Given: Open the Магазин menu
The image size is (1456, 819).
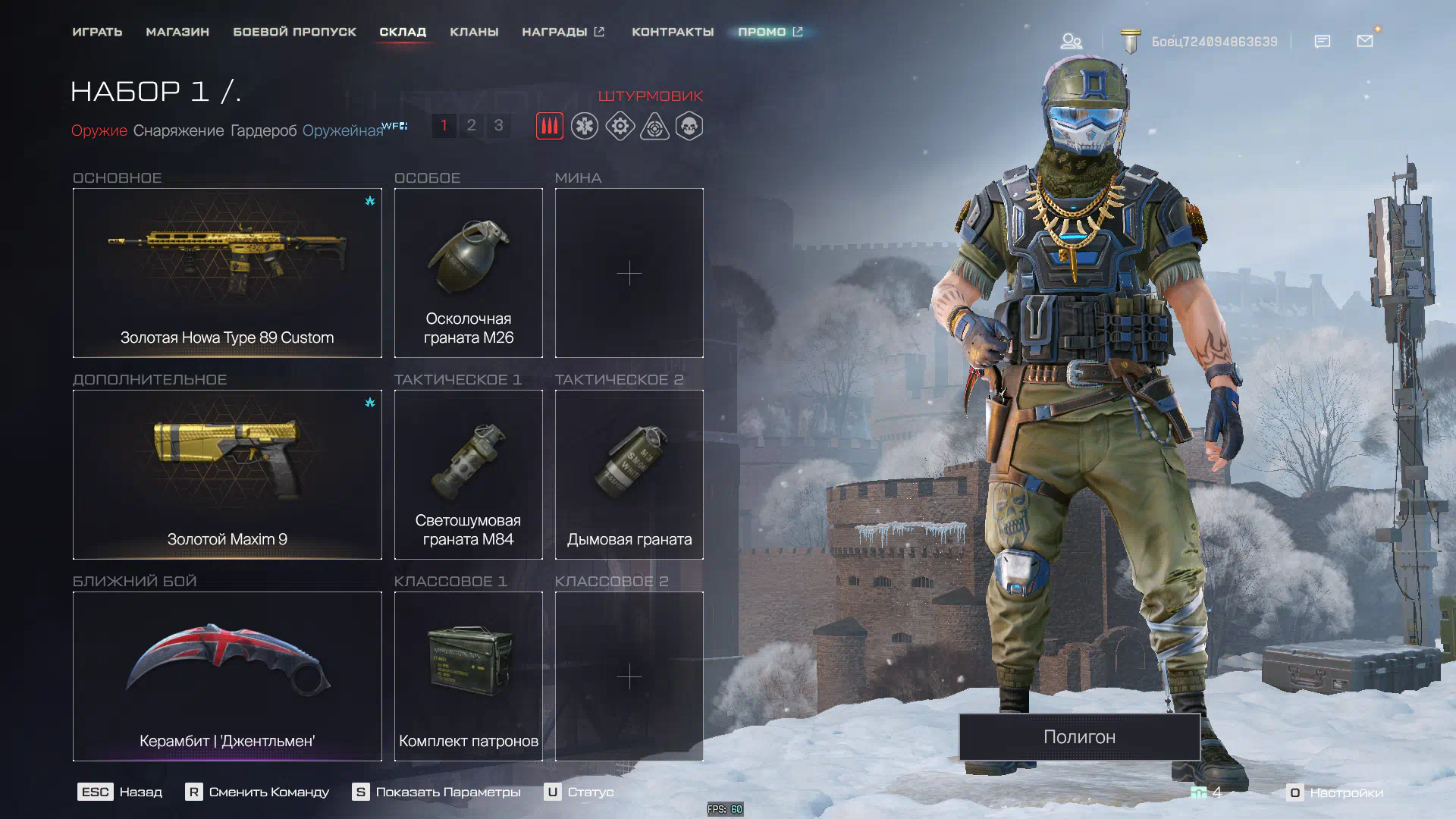Looking at the screenshot, I should tap(177, 32).
